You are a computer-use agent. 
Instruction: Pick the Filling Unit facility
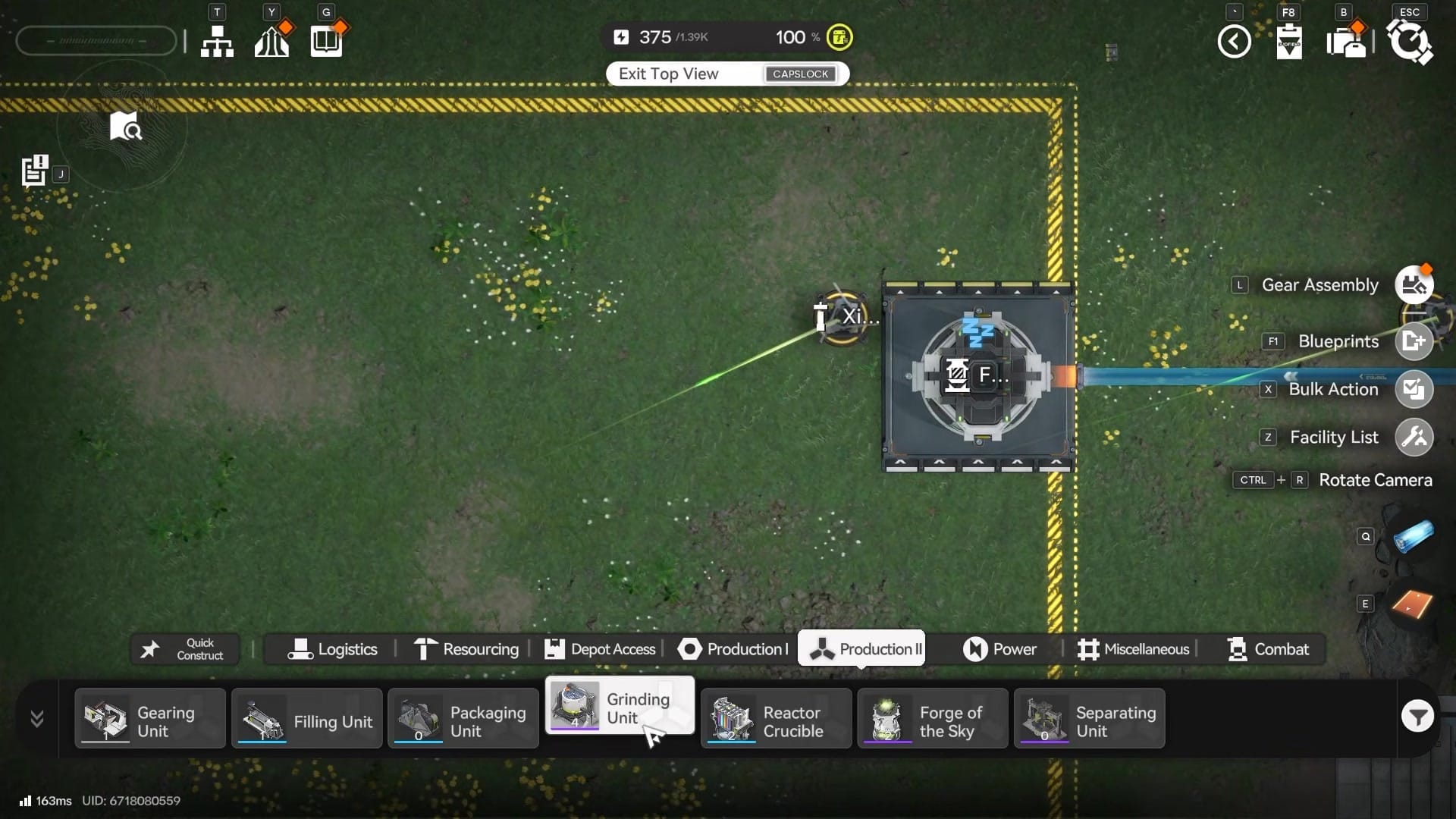tap(306, 719)
